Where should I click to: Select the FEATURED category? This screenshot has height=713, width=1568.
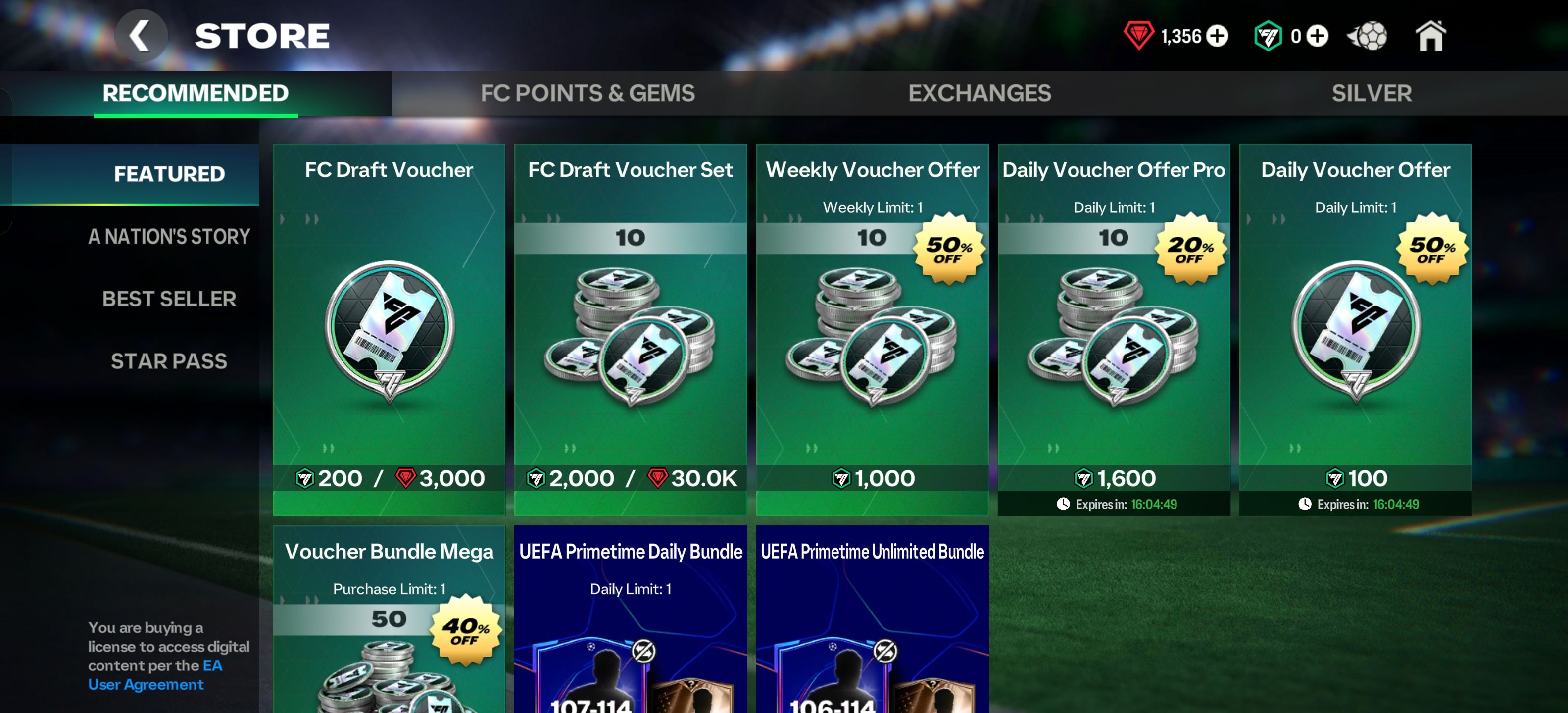click(x=169, y=173)
